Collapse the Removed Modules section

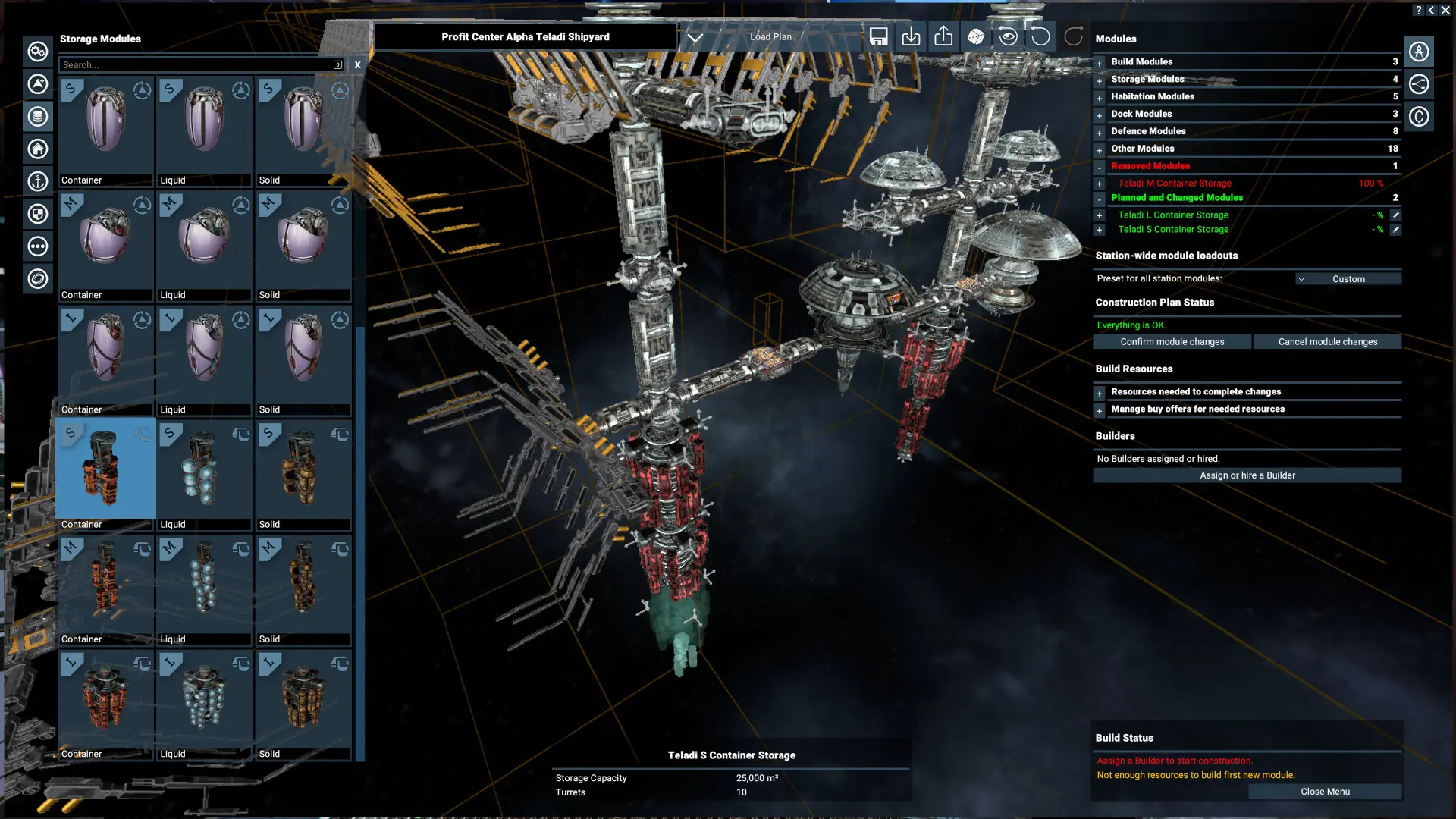tap(1100, 166)
